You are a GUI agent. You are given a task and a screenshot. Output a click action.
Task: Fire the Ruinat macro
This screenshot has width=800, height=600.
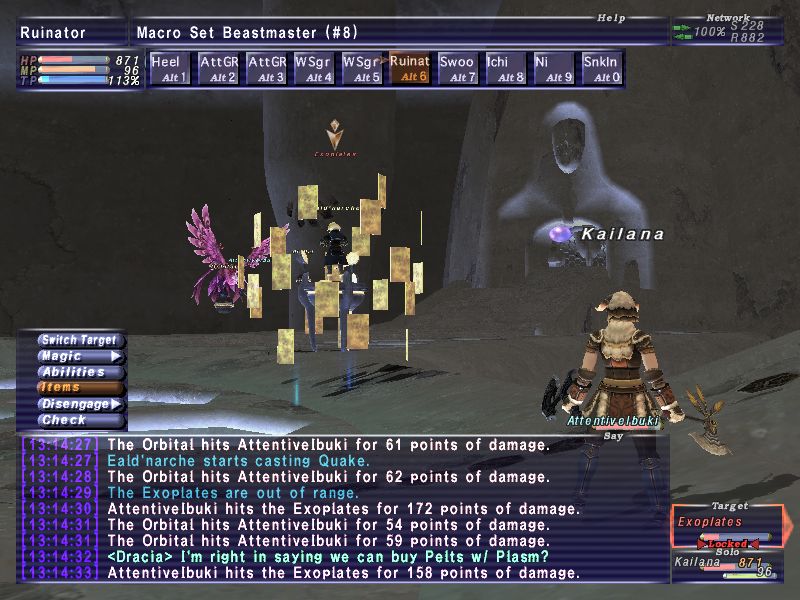(x=410, y=68)
